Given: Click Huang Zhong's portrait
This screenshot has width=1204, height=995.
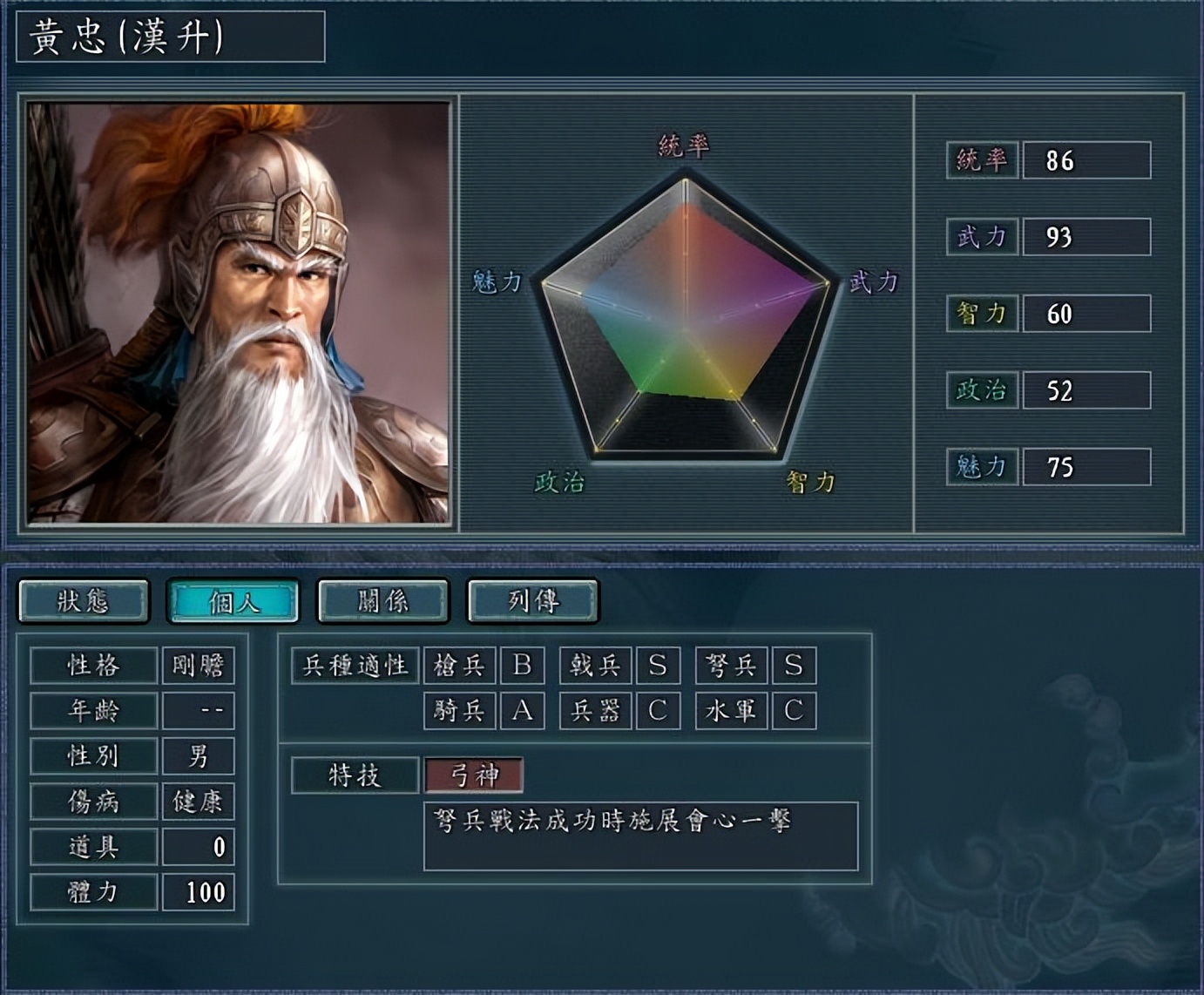Looking at the screenshot, I should (x=239, y=314).
